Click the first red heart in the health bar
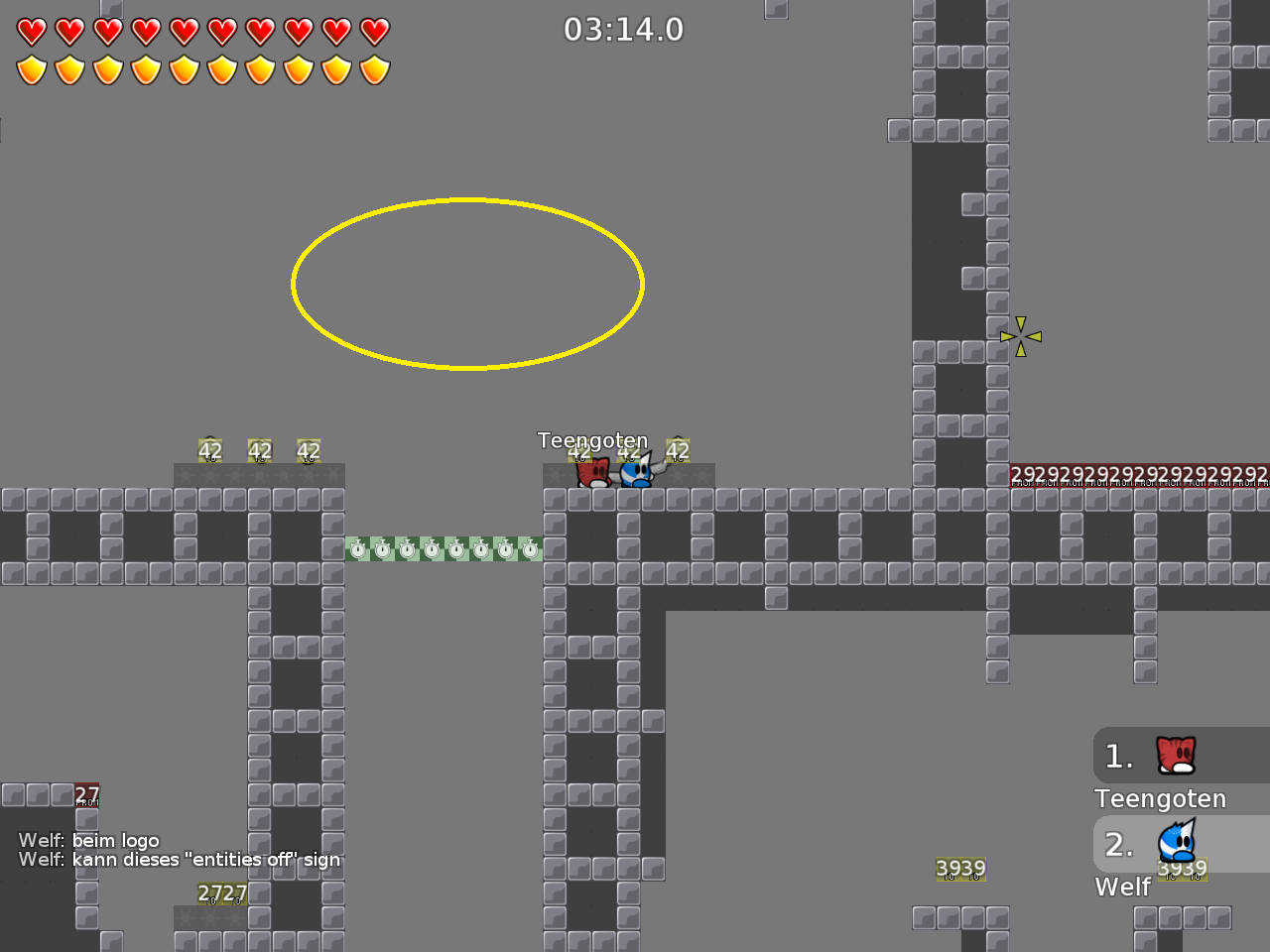The image size is (1270, 952). [x=30, y=31]
